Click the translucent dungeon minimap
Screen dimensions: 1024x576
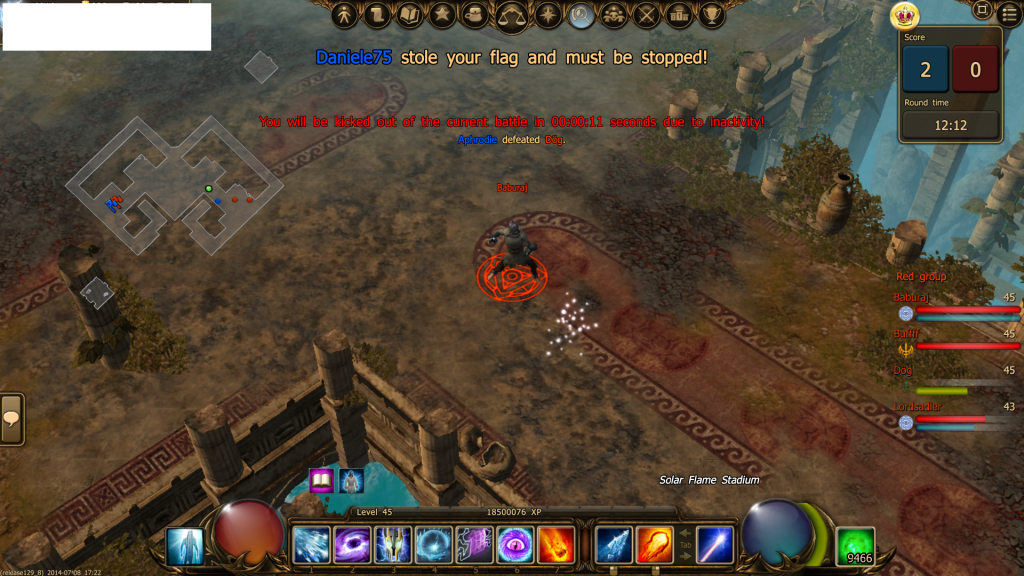pos(173,185)
